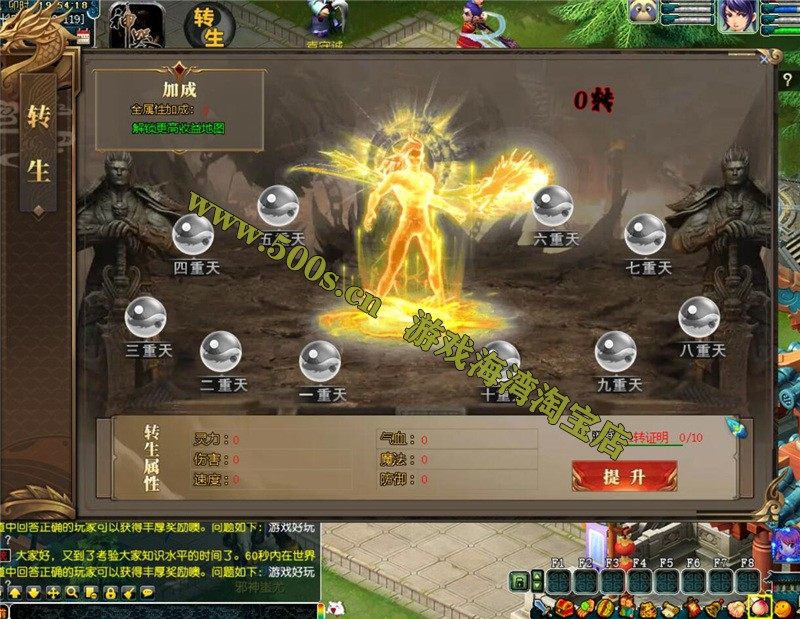Choose the 三重天 orb
This screenshot has width=800, height=619.
pyautogui.click(x=145, y=318)
